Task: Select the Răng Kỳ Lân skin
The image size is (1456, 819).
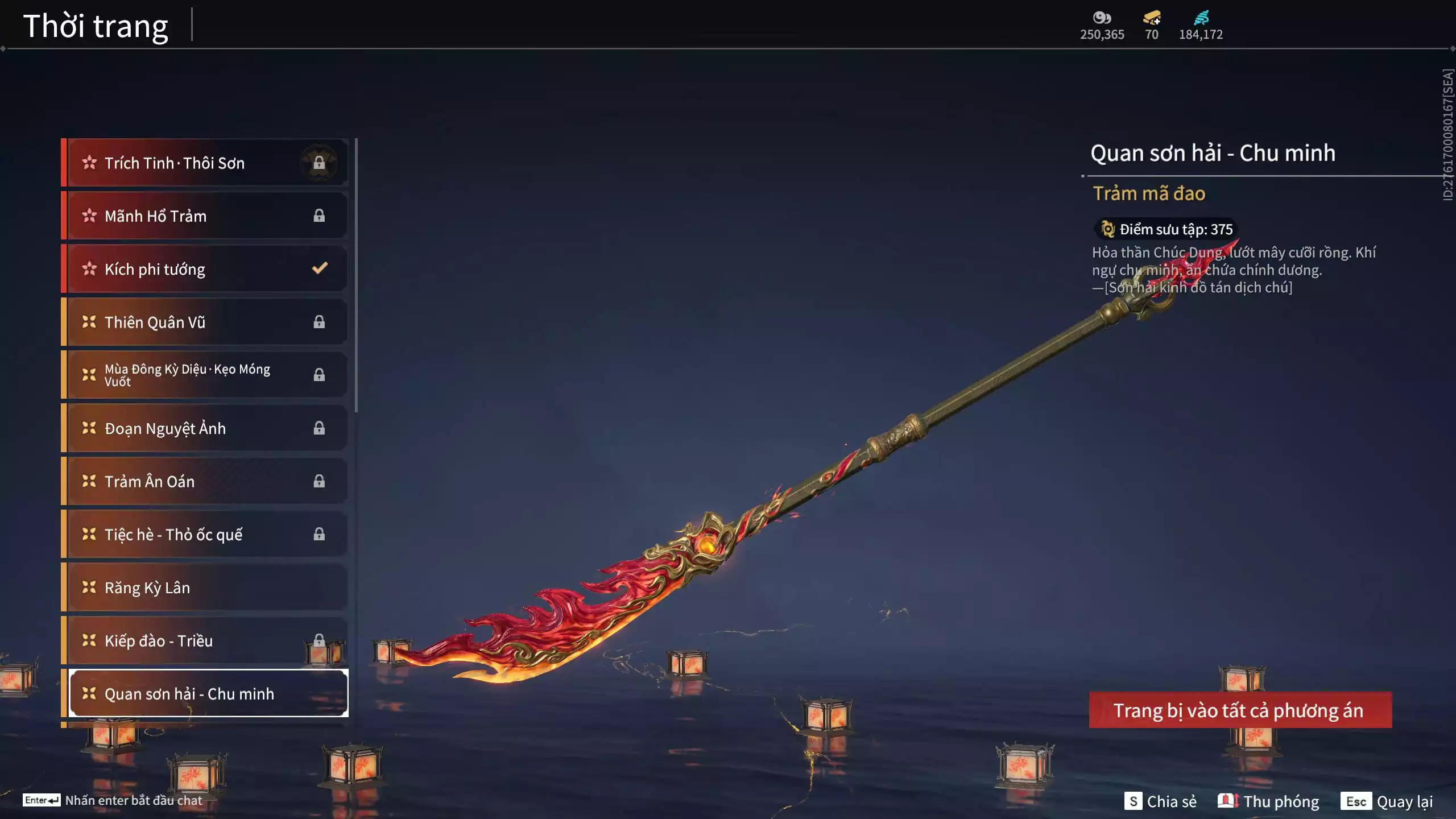Action: [x=205, y=588]
